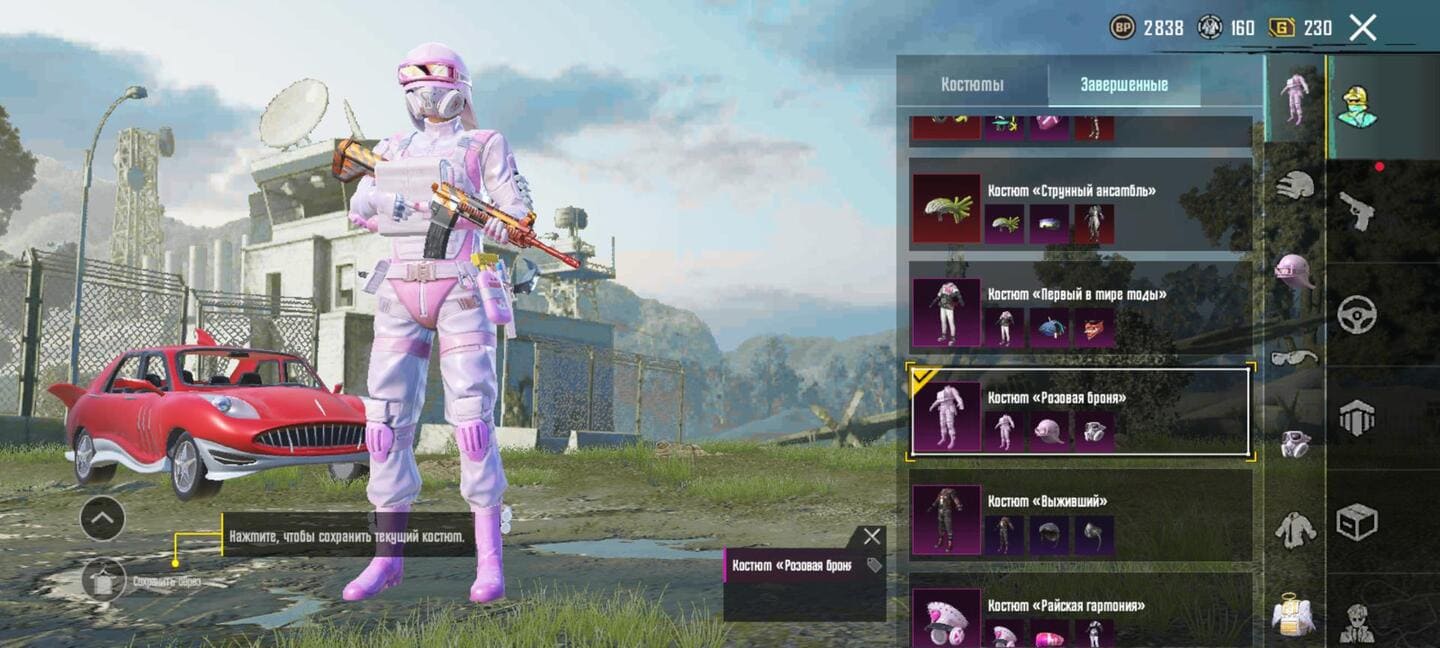Viewport: 1440px width, 648px height.
Task: Pick the «Выживший» costume set
Action: [x=1080, y=520]
